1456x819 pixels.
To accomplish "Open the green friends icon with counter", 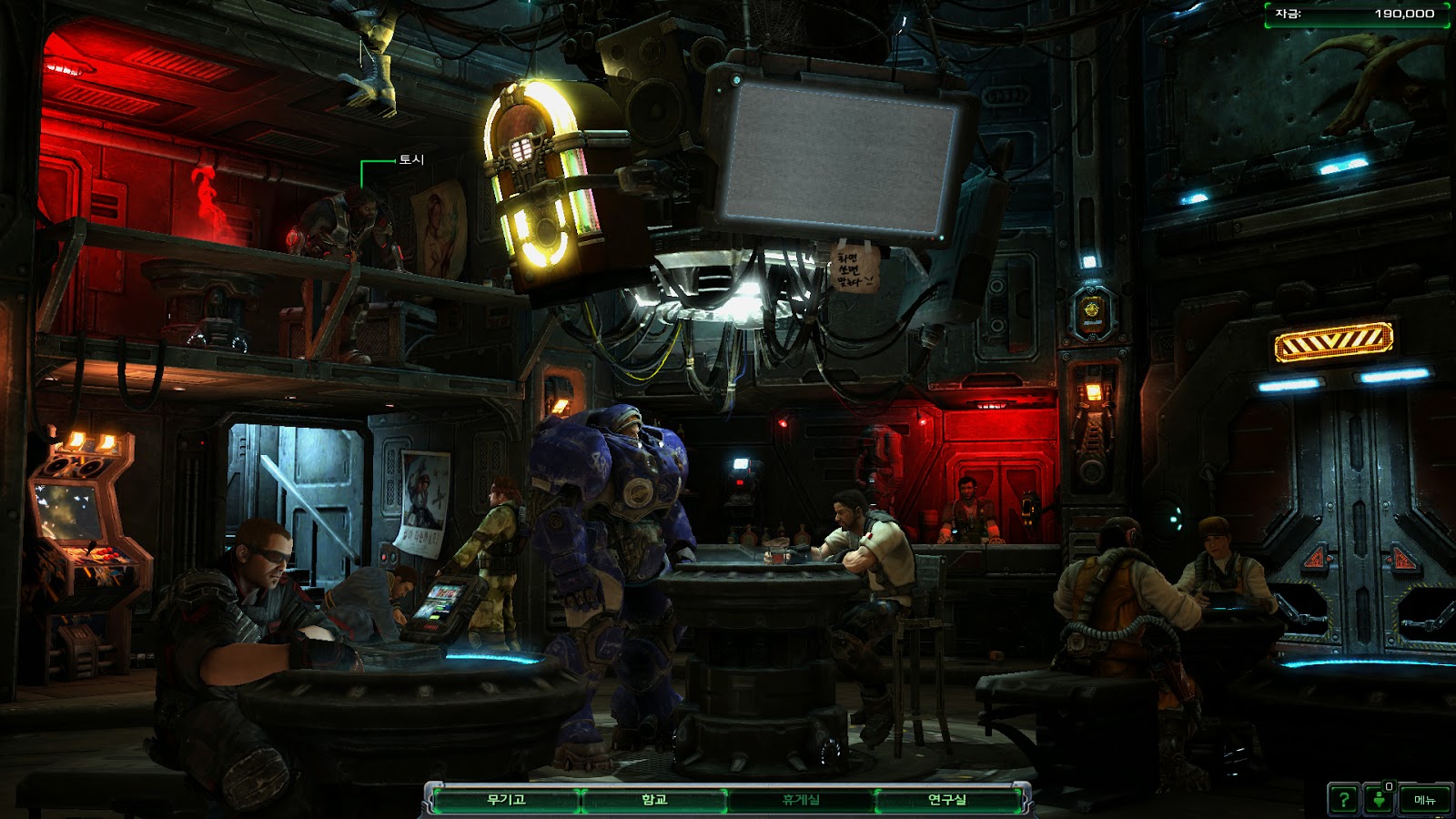I will (x=1380, y=800).
